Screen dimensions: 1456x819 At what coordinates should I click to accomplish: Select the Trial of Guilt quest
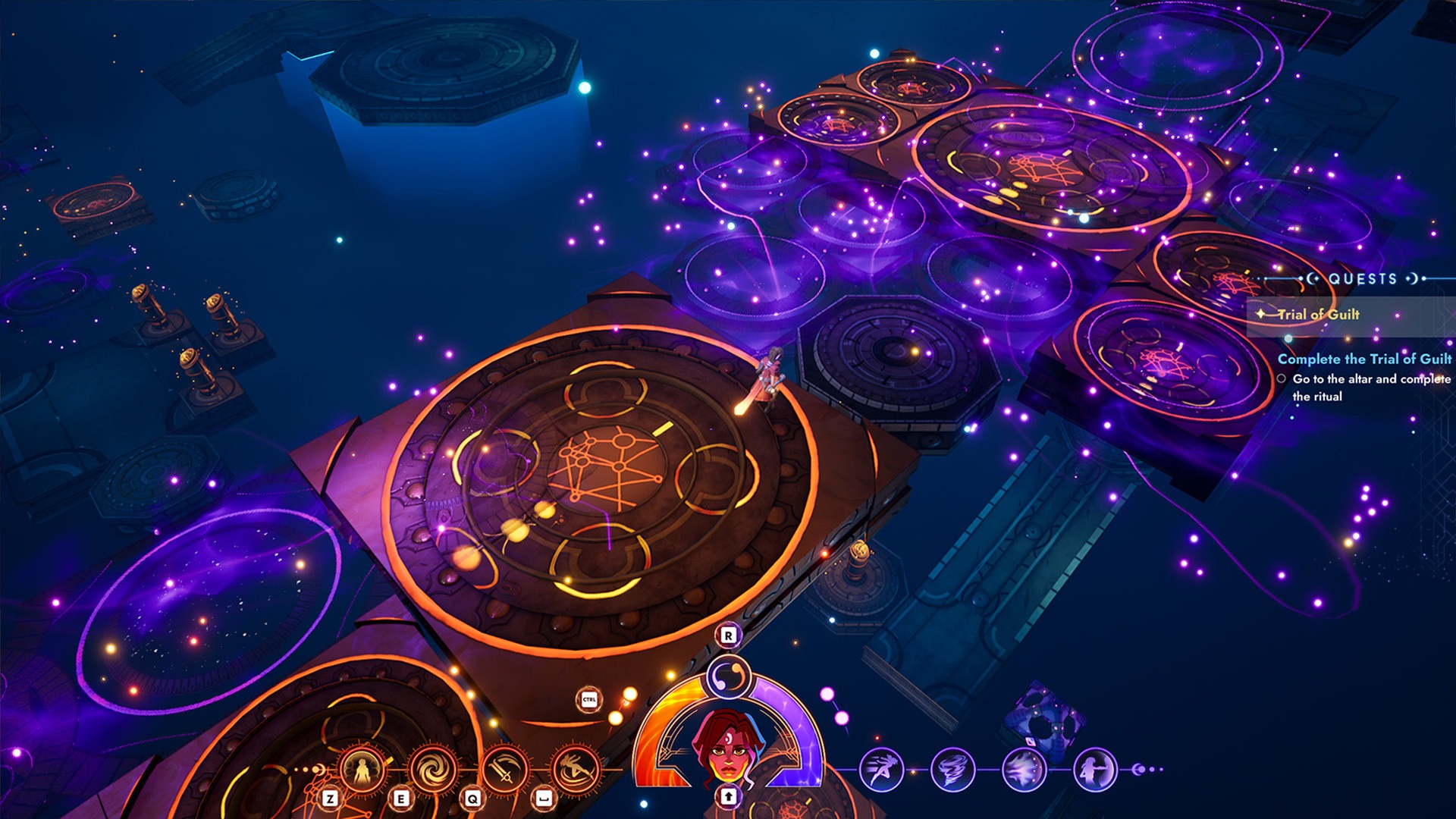pos(1319,315)
